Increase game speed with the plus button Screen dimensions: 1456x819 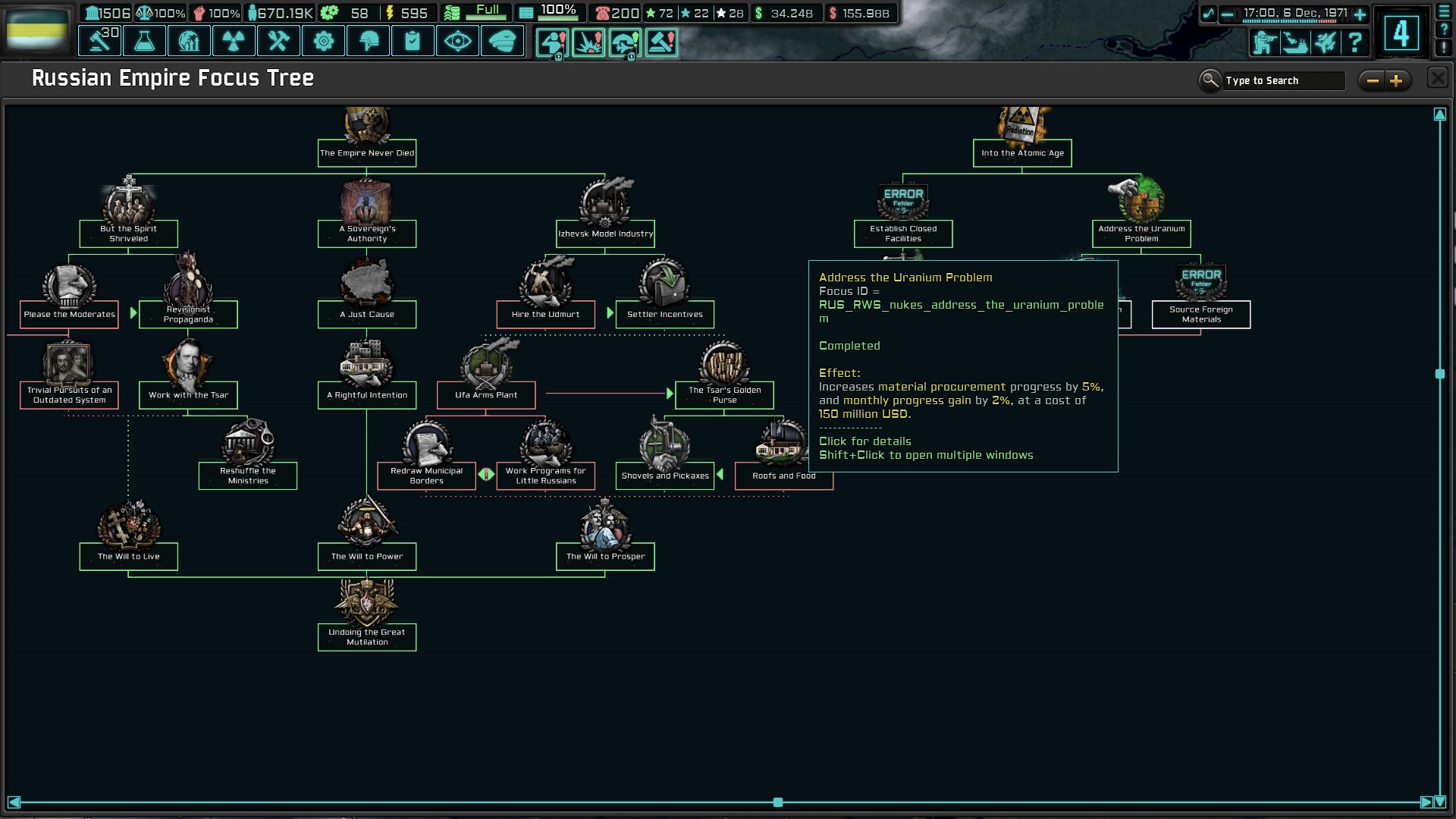(x=1360, y=14)
